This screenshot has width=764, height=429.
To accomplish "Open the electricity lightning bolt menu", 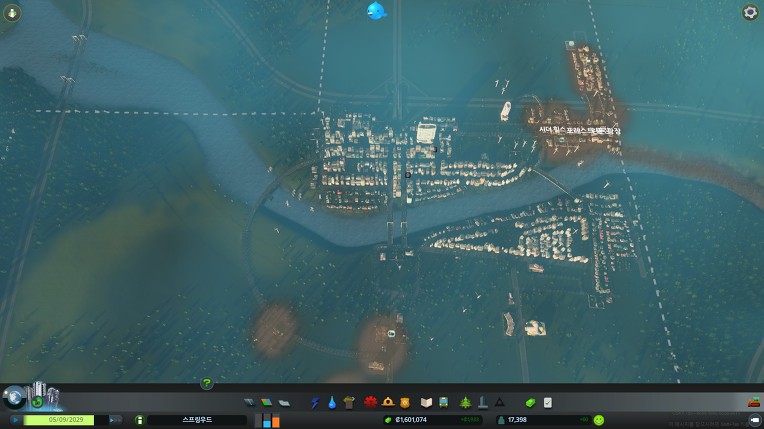I will coord(315,402).
